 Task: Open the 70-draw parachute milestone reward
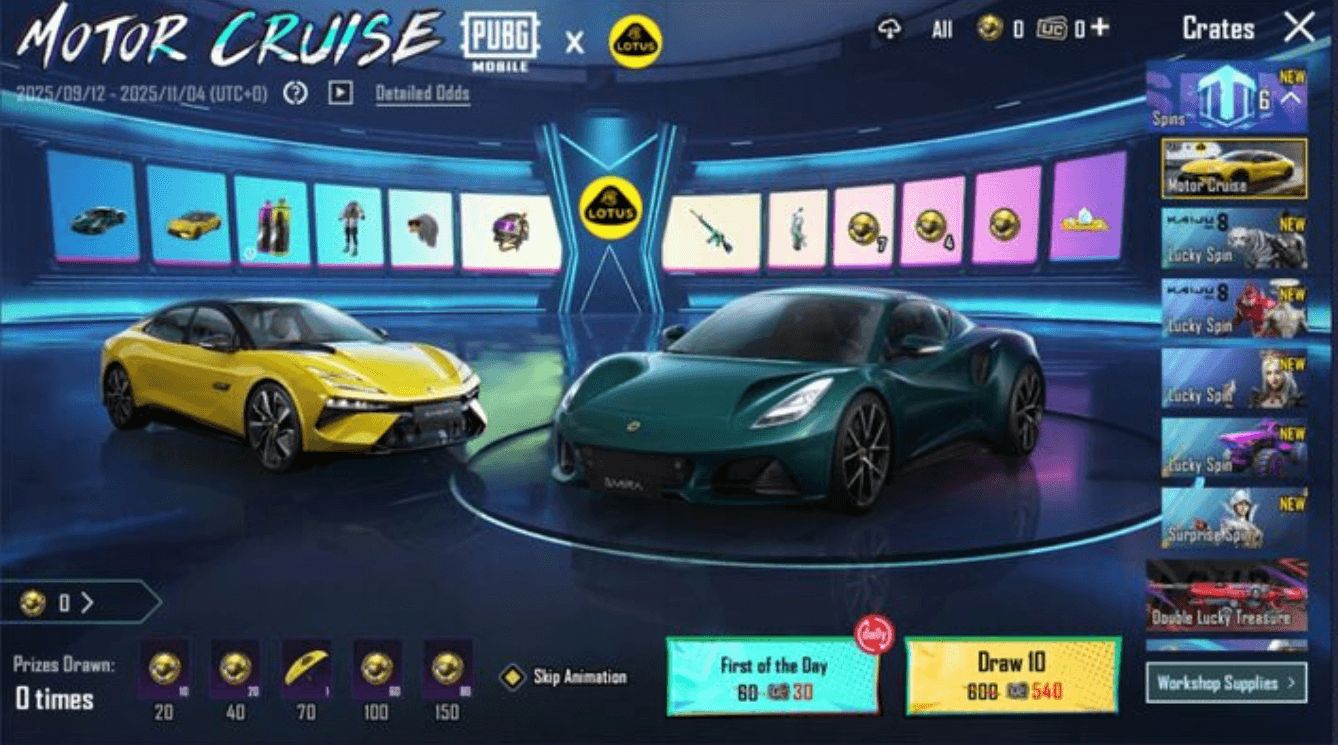(305, 669)
